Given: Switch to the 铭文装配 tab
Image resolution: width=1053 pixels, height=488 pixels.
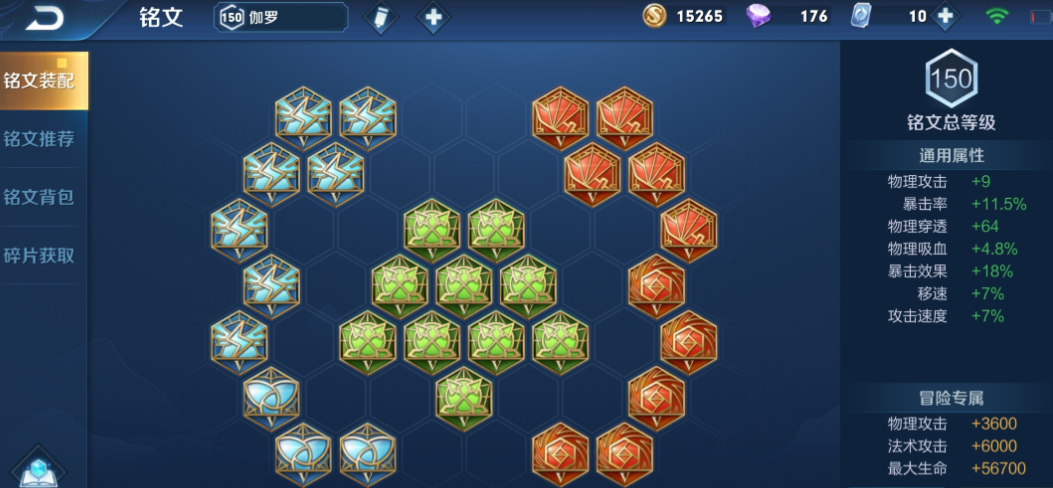Looking at the screenshot, I should 43,81.
